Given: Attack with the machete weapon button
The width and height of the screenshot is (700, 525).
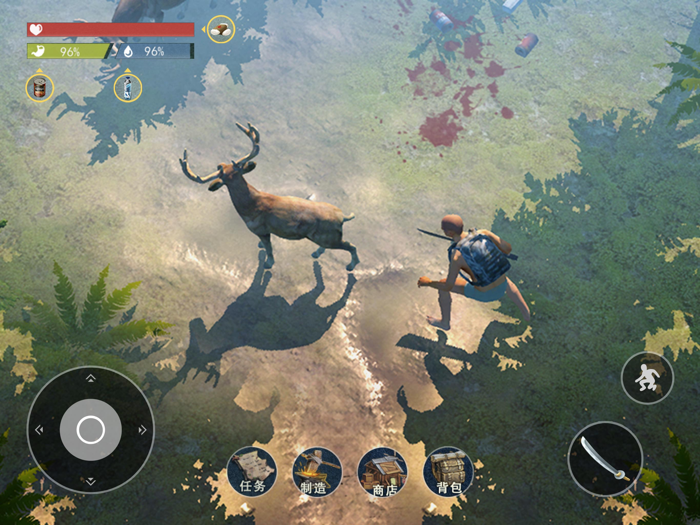Looking at the screenshot, I should point(605,459).
